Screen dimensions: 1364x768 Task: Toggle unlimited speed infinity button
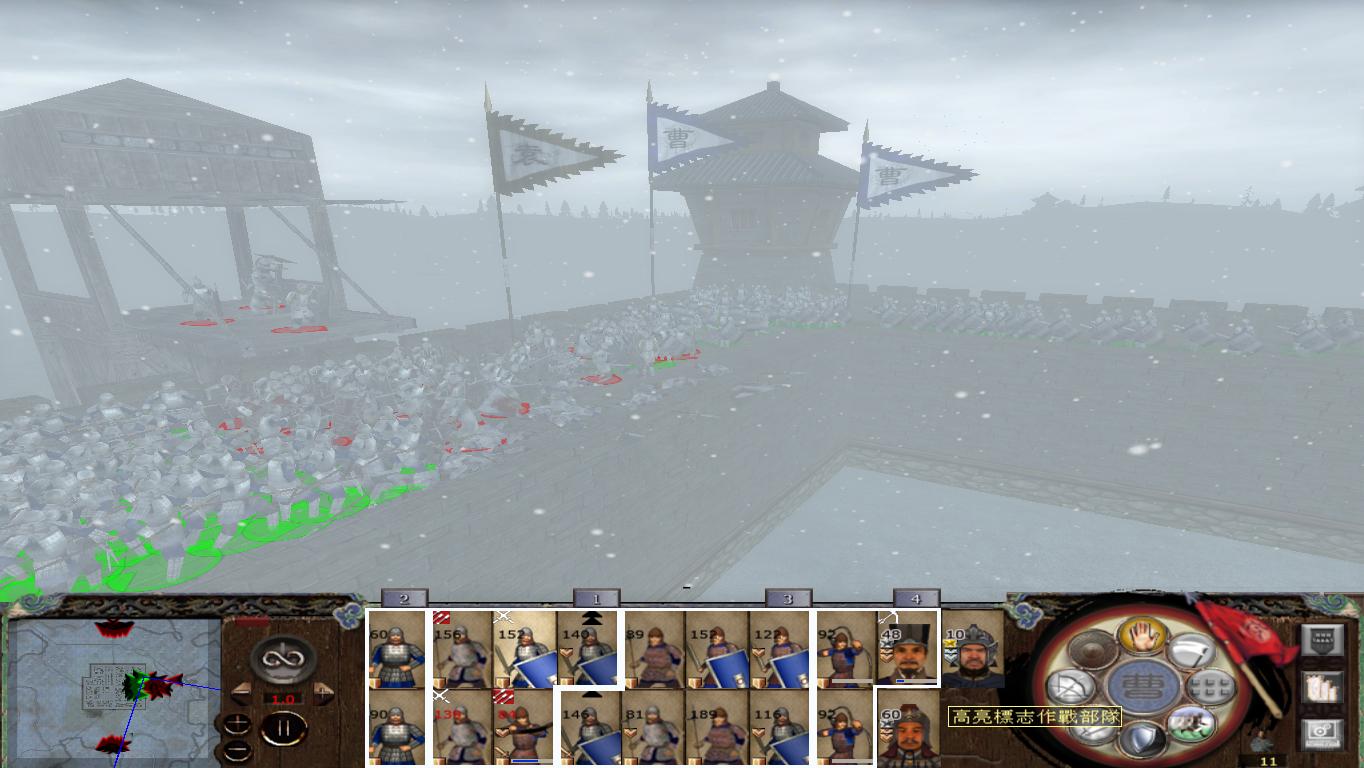[x=284, y=659]
